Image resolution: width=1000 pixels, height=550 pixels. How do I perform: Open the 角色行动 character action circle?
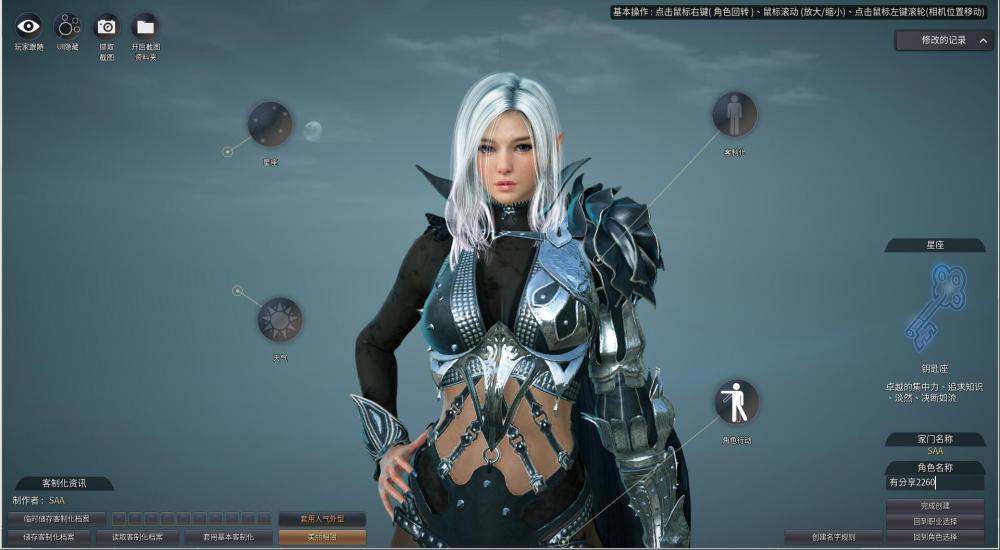(x=736, y=401)
